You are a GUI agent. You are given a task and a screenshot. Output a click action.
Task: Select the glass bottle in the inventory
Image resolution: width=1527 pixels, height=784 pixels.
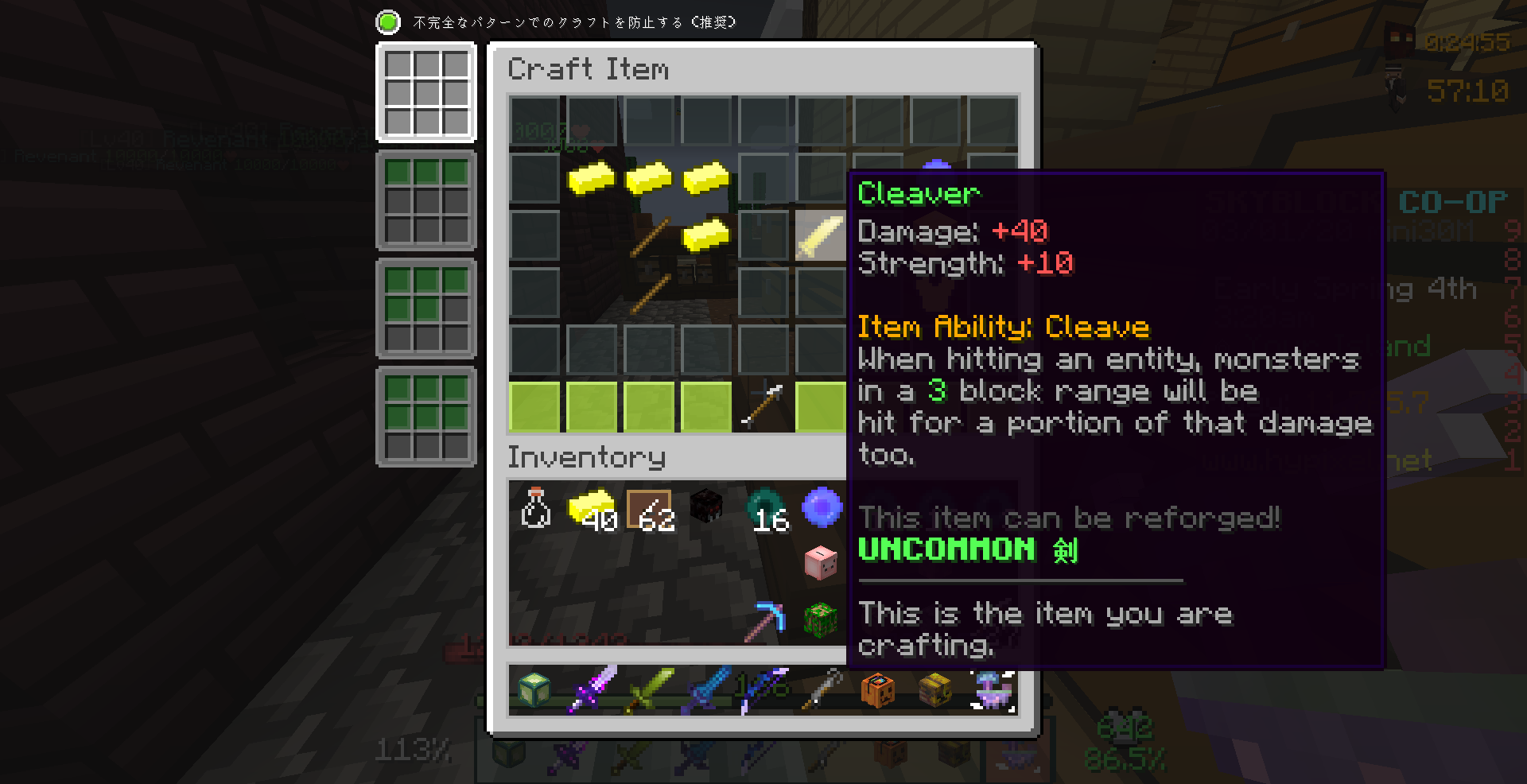[x=535, y=507]
